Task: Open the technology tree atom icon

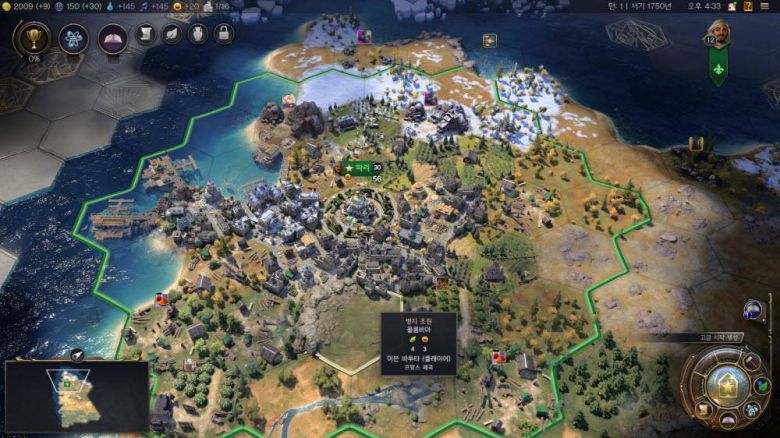Action: (73, 39)
